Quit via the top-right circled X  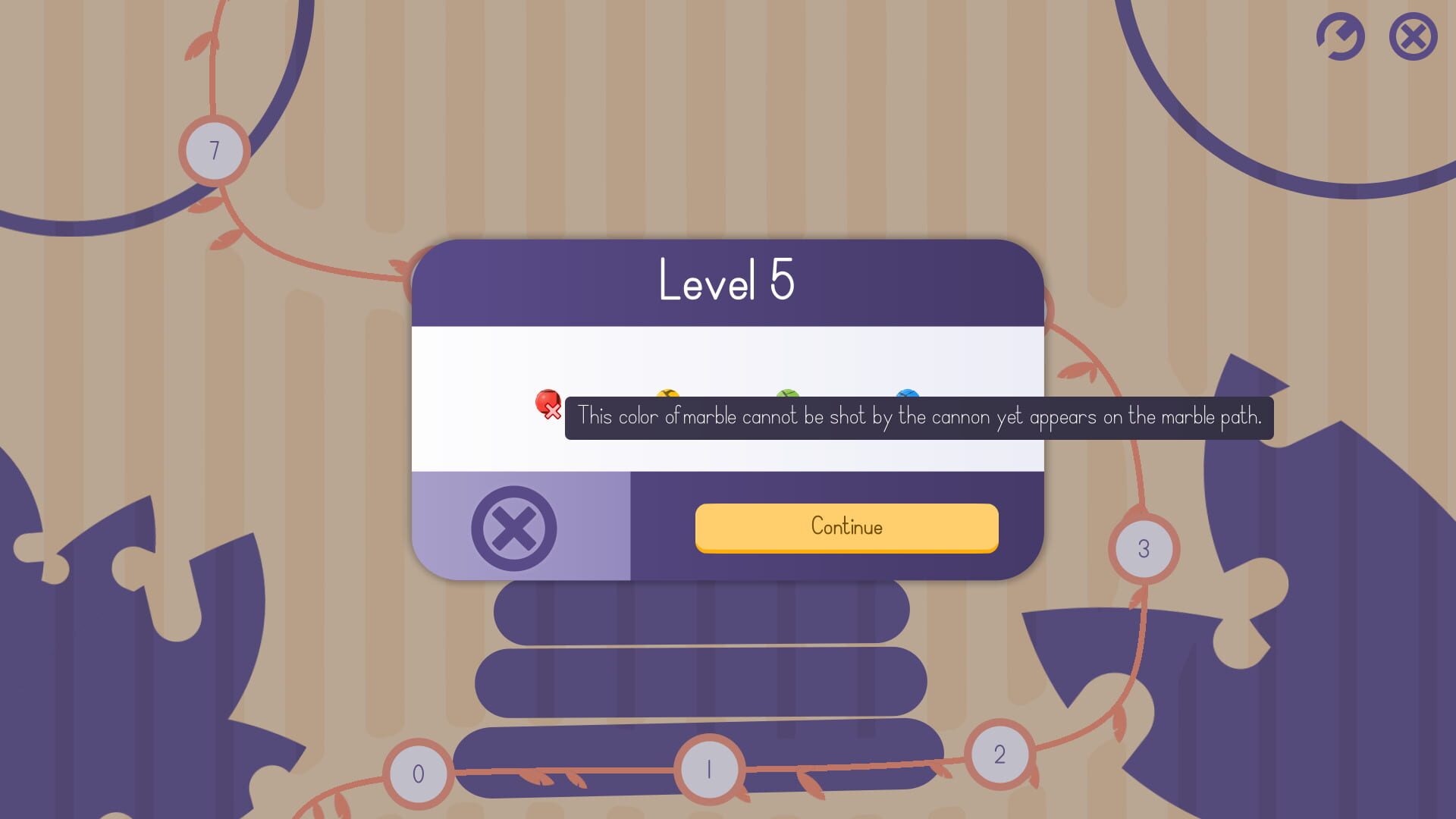tap(1410, 37)
